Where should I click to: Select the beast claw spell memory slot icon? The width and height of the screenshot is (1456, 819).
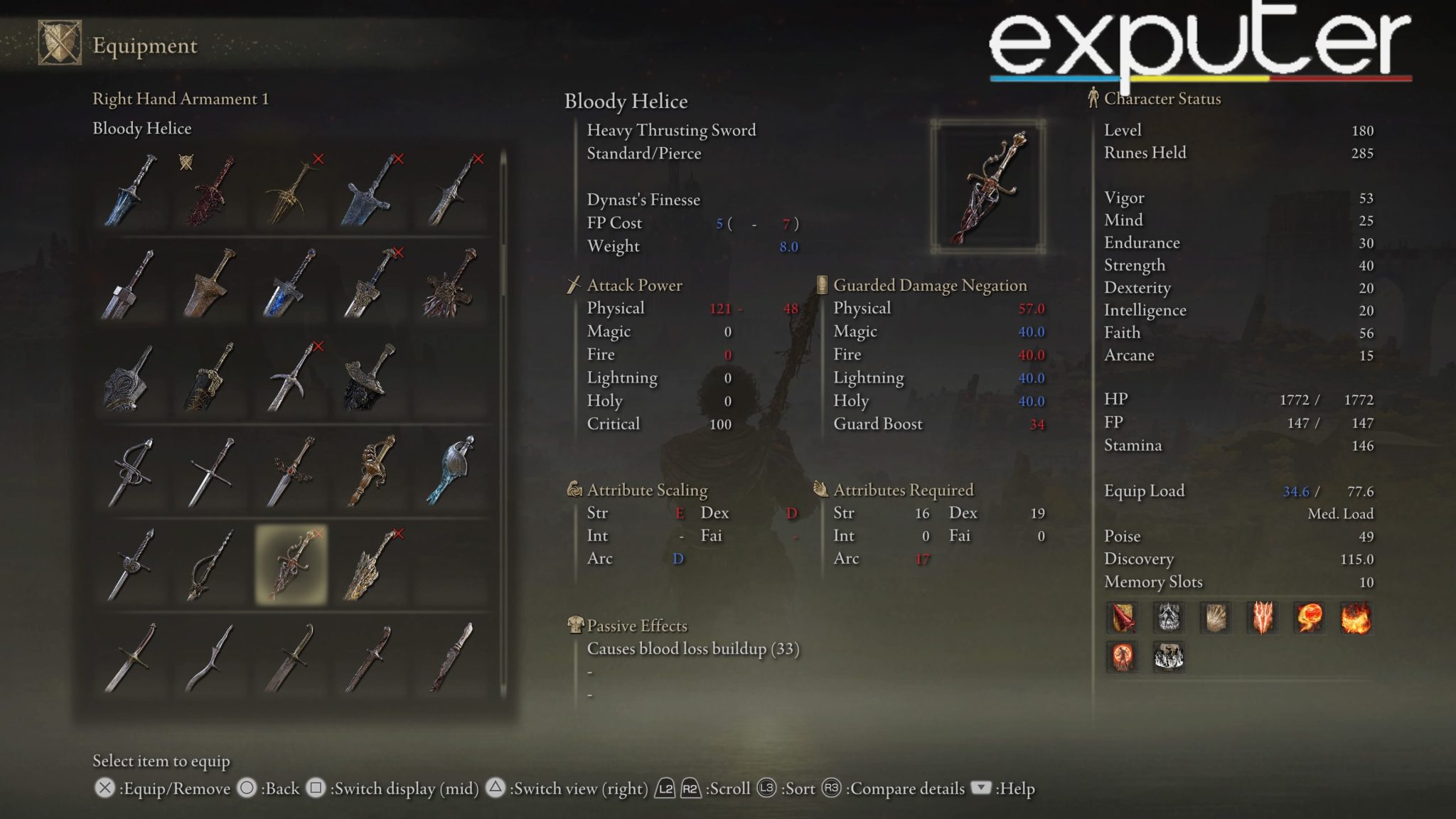click(1217, 618)
